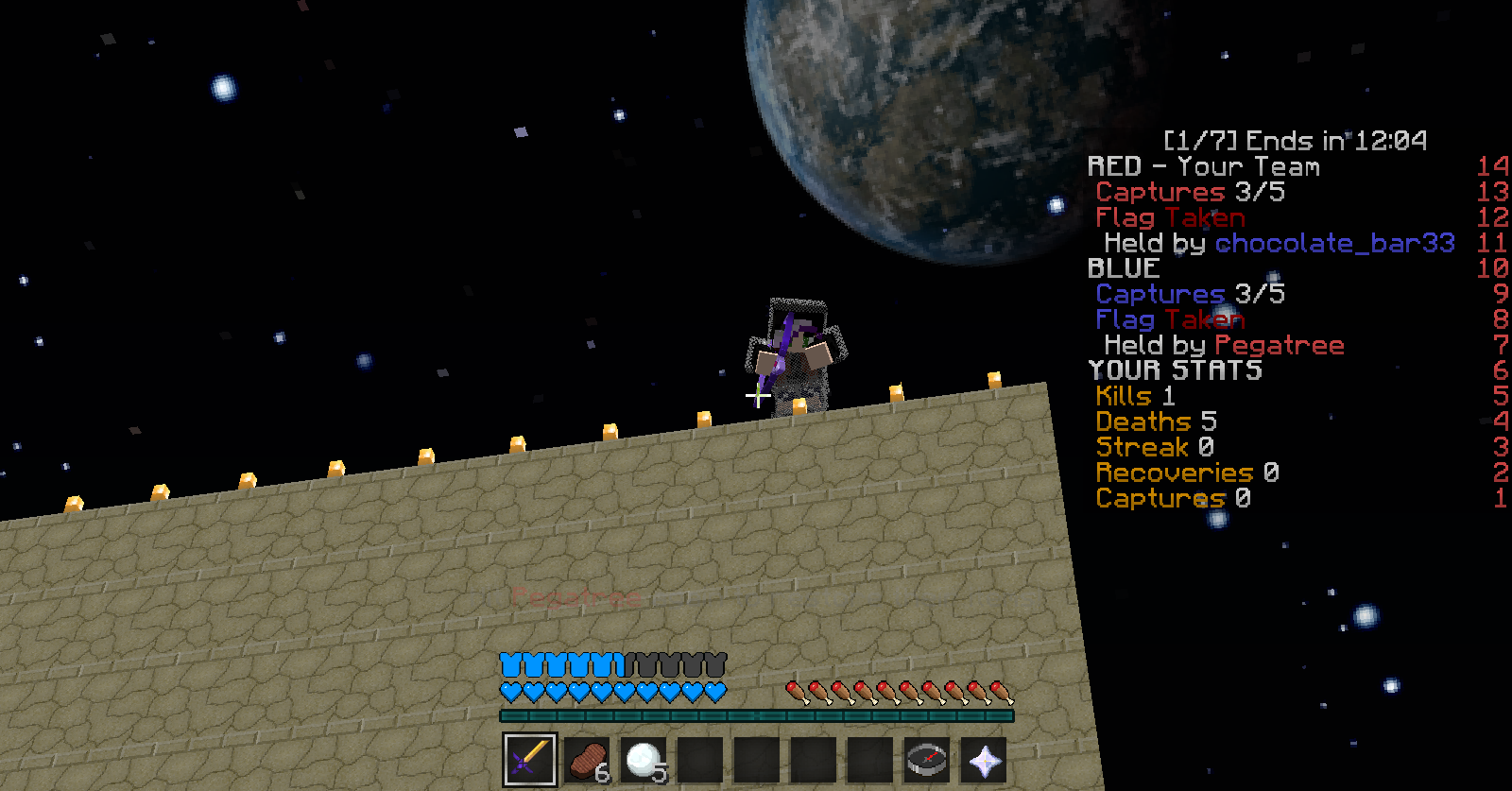The image size is (1512, 791).
Task: Select the snowball stack slot
Action: tap(644, 759)
